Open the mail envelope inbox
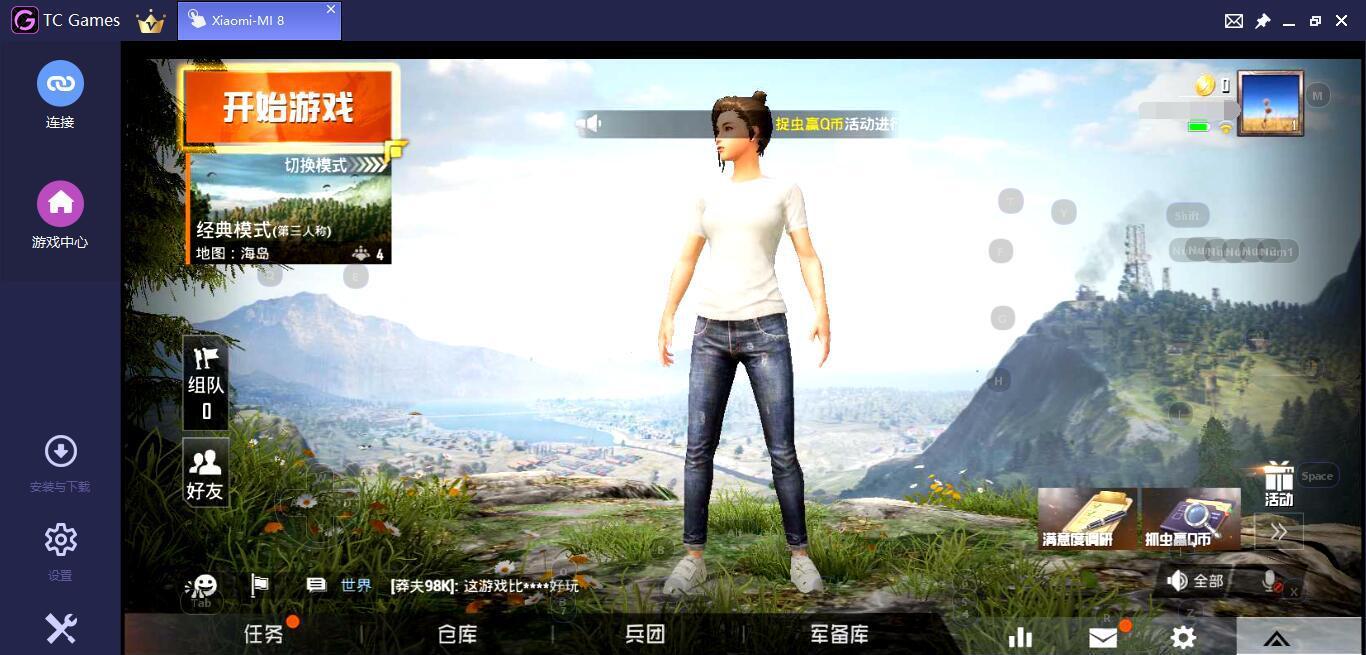 [x=1103, y=637]
